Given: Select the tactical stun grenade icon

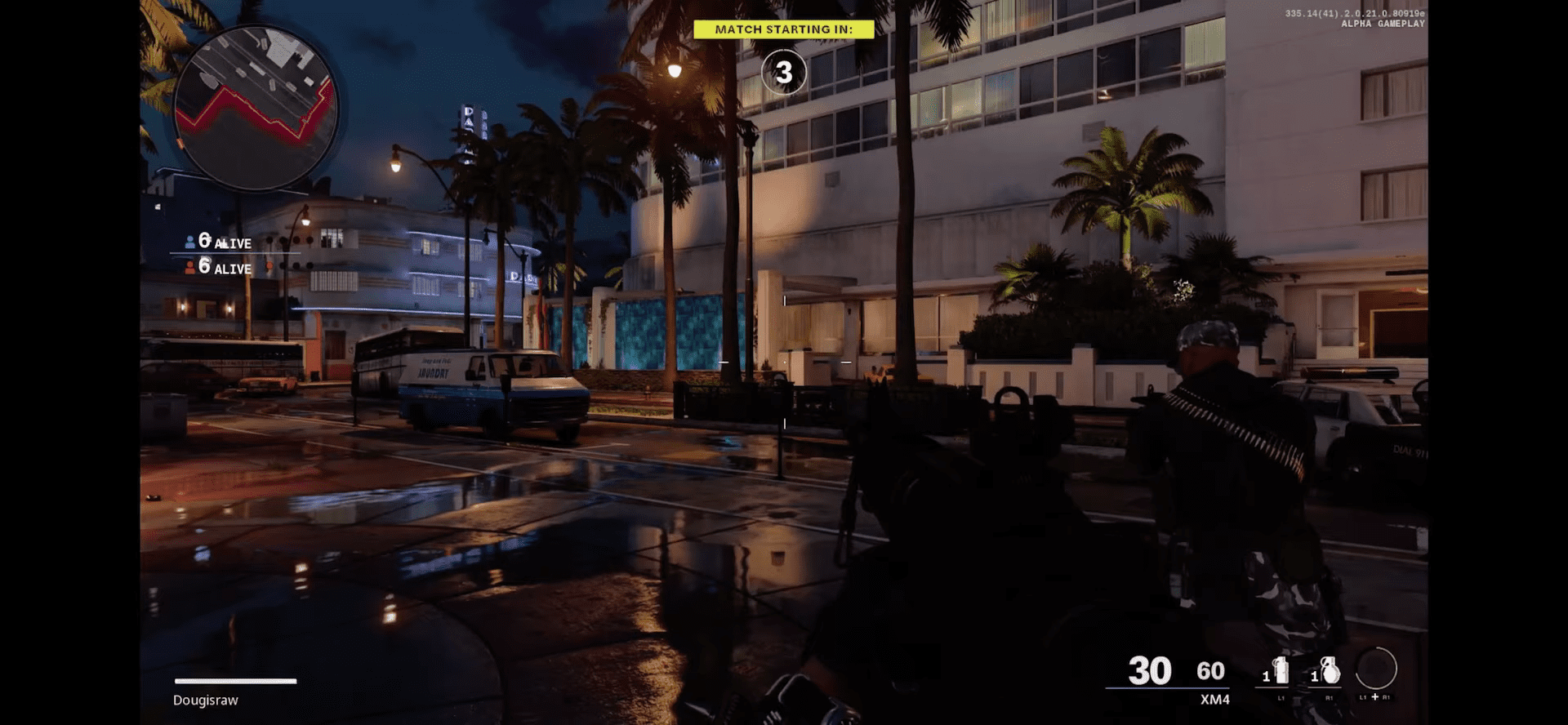Looking at the screenshot, I should click(1280, 671).
